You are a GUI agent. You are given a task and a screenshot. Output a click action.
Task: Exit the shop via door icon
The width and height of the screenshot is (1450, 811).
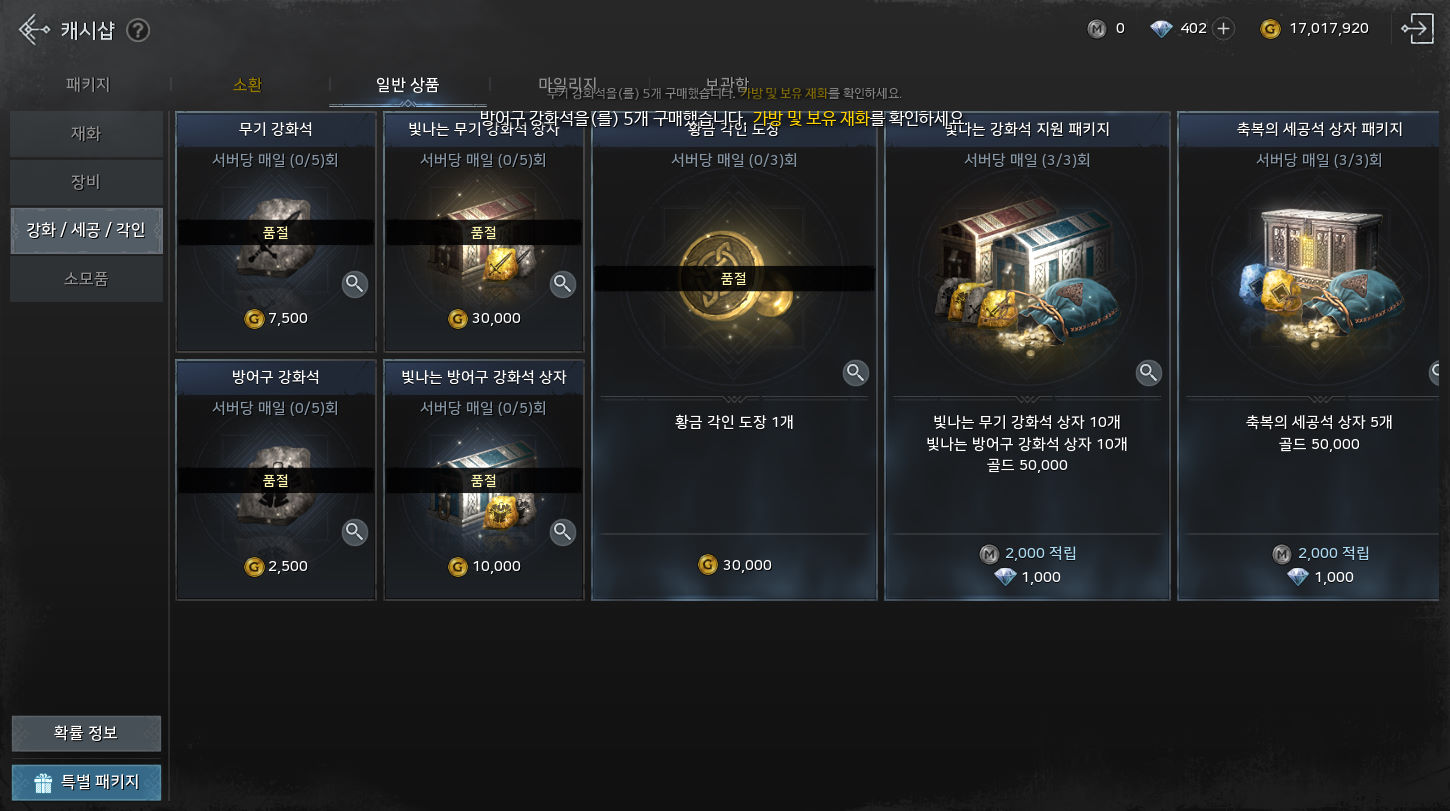[x=1418, y=29]
